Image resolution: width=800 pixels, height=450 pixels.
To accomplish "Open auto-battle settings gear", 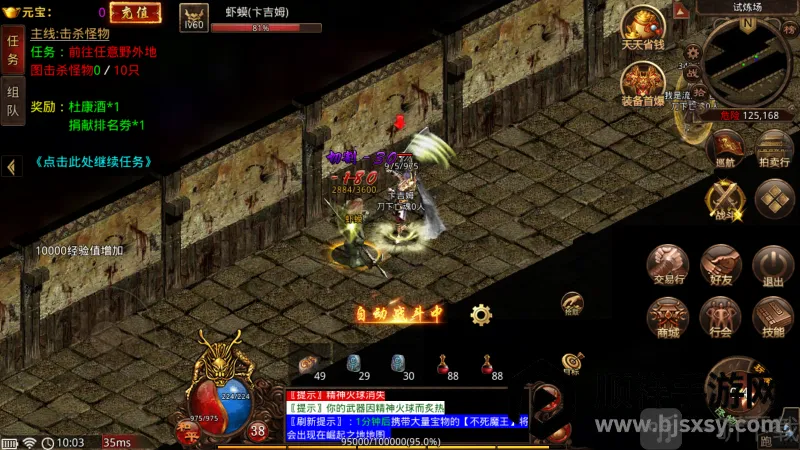I will pyautogui.click(x=481, y=315).
